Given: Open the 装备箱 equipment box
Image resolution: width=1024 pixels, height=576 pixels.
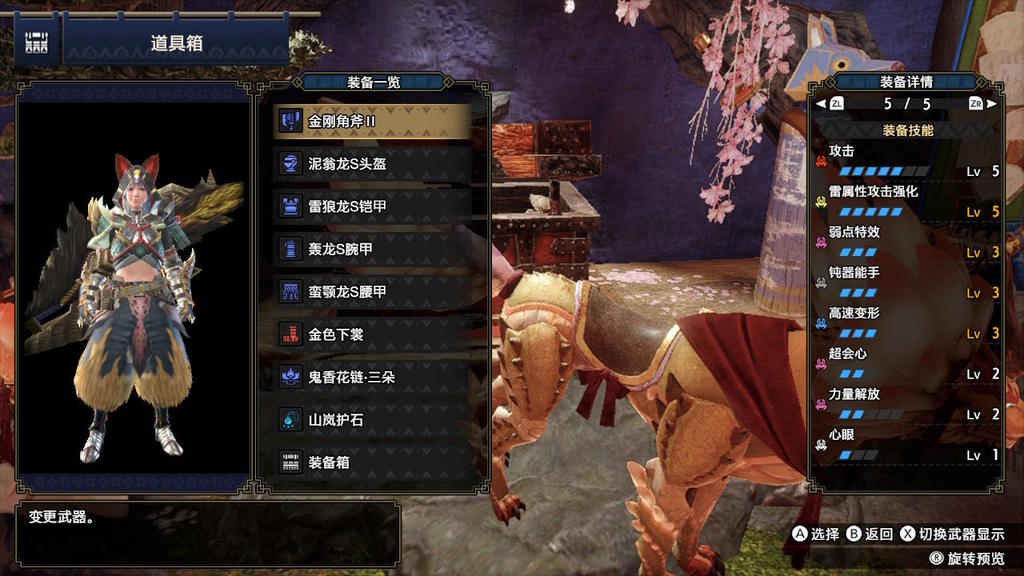Looking at the screenshot, I should click(372, 462).
